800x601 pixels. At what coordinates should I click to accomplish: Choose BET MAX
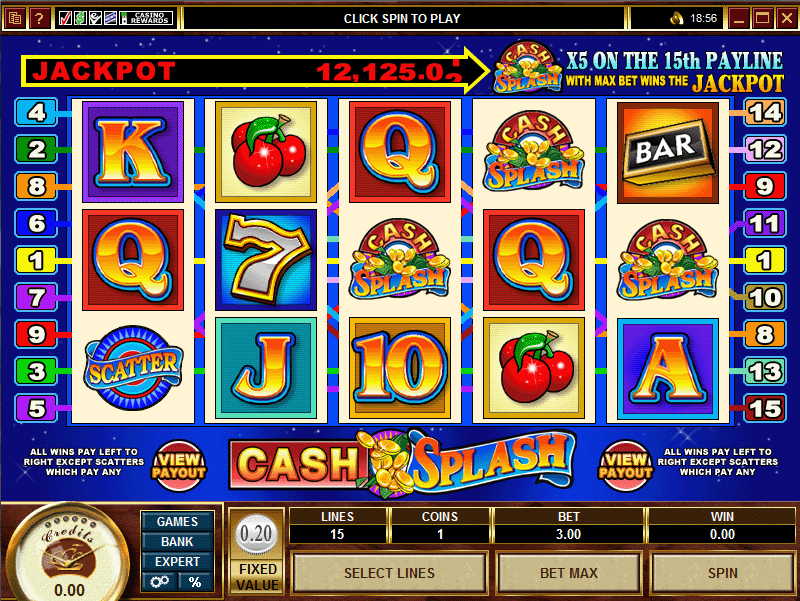[x=569, y=573]
